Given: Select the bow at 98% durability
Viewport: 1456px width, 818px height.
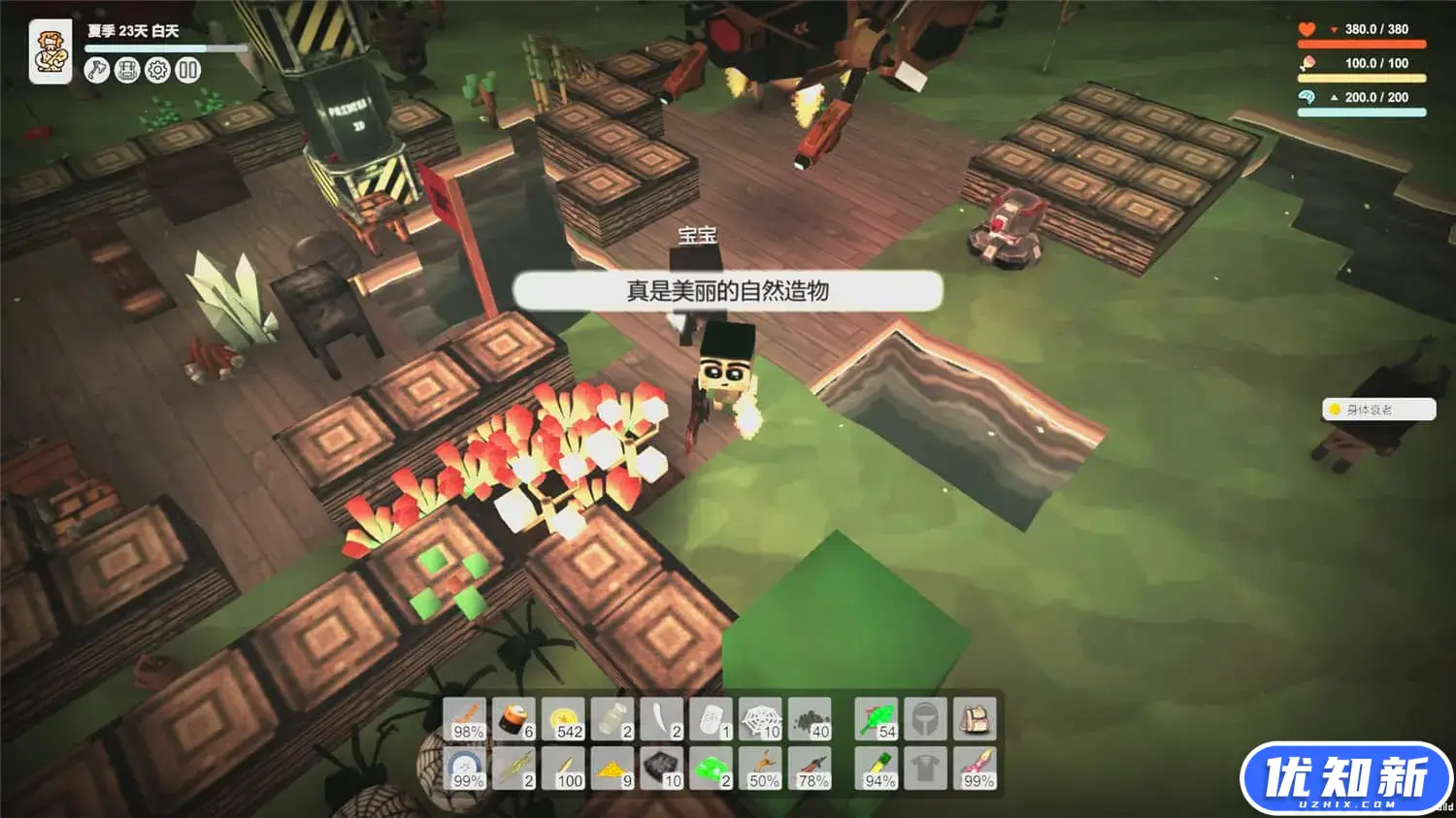Looking at the screenshot, I should coord(466,718).
